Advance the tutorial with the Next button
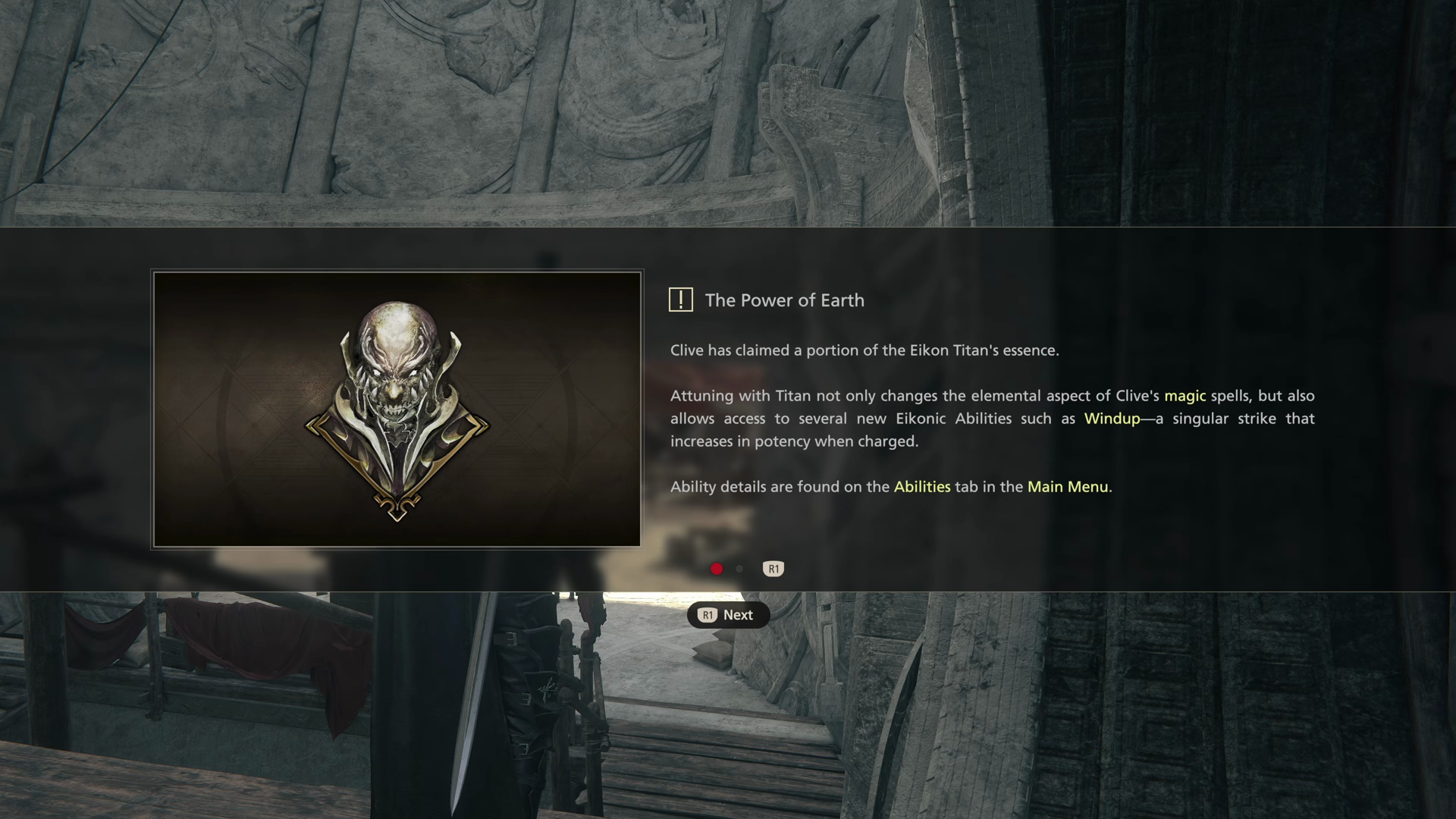 click(728, 615)
